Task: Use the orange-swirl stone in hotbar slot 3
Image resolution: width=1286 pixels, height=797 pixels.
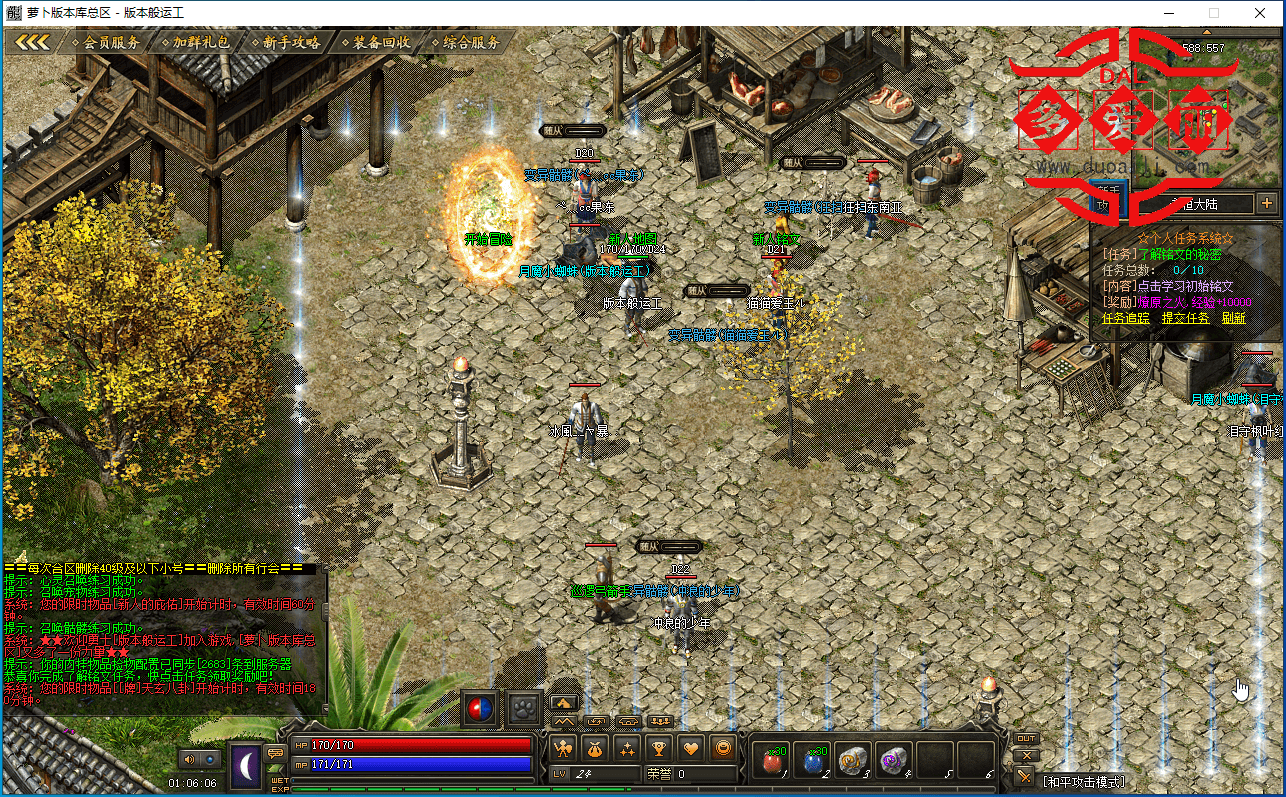Action: [x=853, y=762]
